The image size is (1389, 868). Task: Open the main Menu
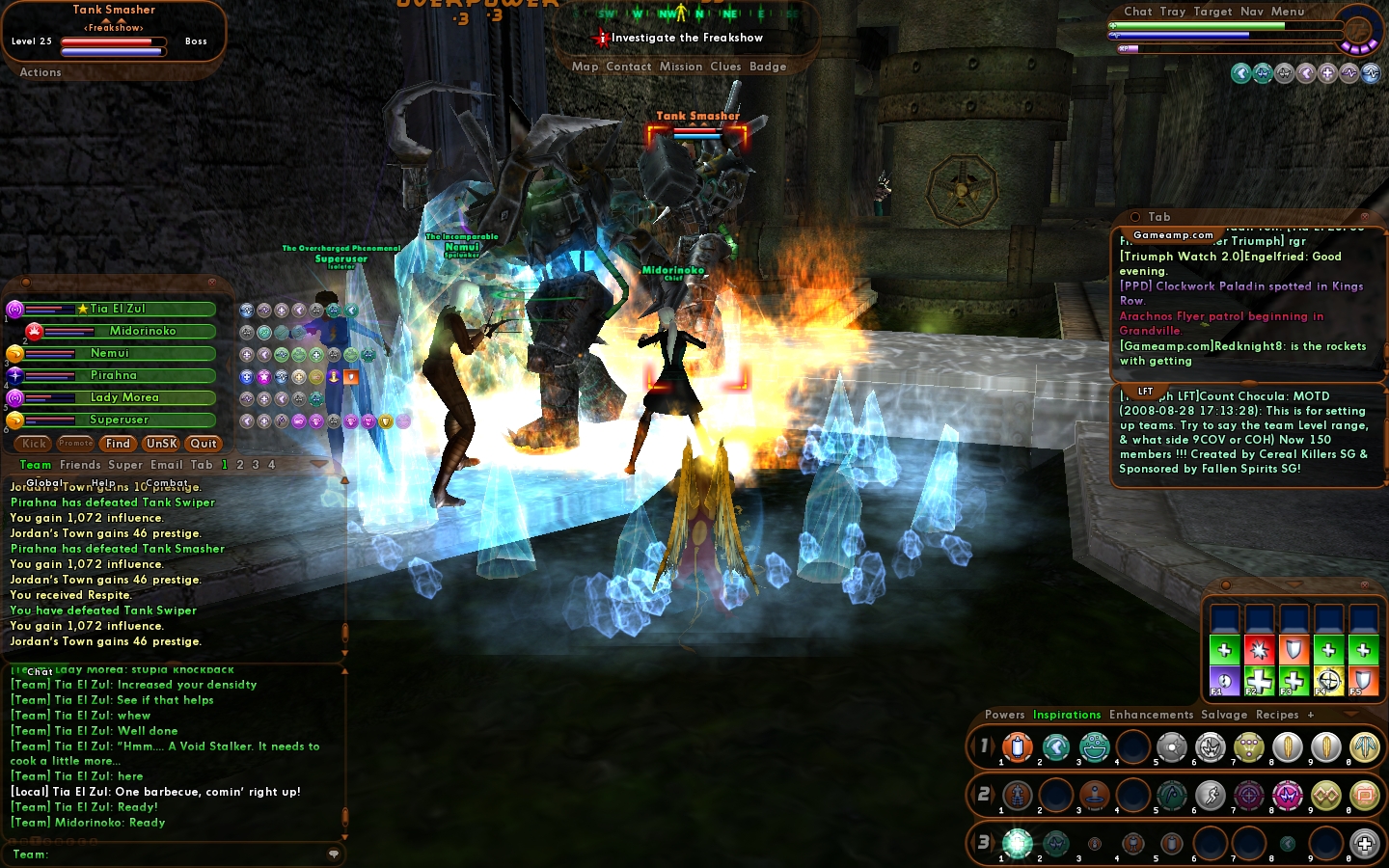pos(1288,12)
